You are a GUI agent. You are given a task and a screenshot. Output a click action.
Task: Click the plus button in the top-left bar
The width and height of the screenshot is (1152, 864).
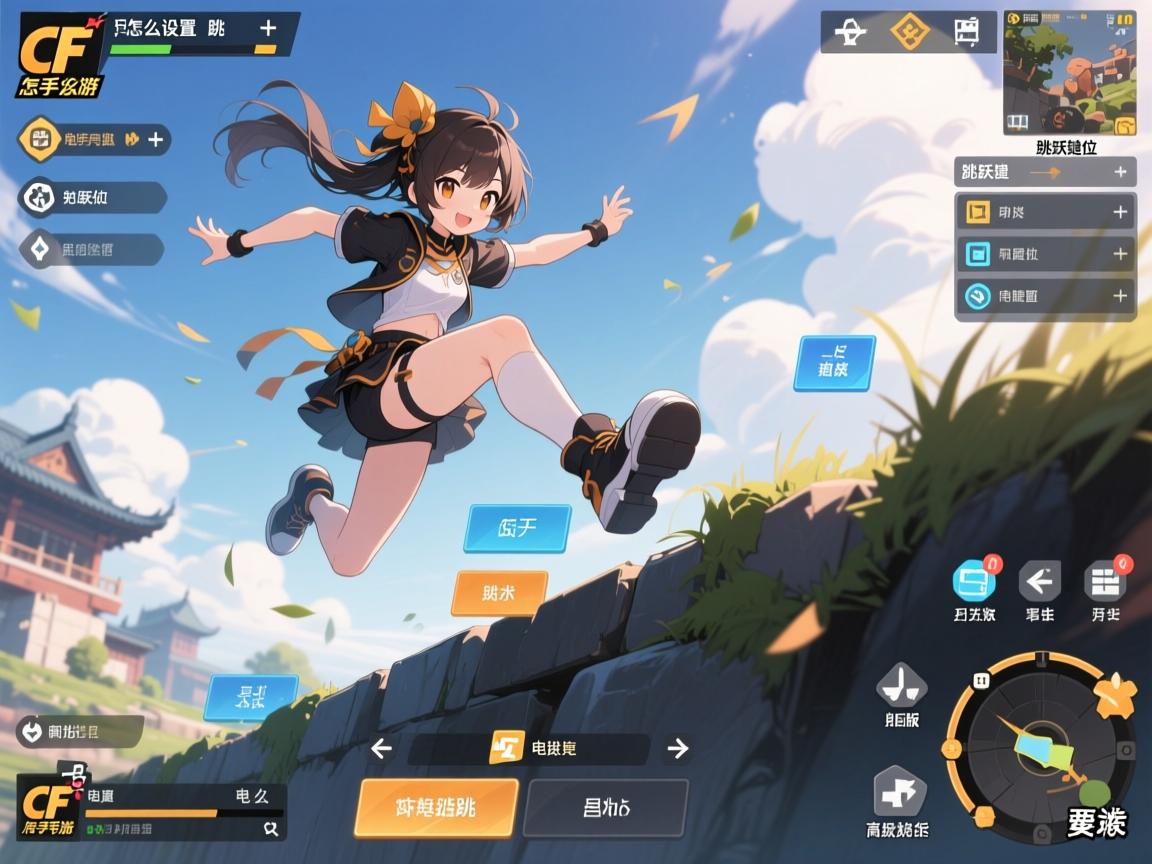267,28
